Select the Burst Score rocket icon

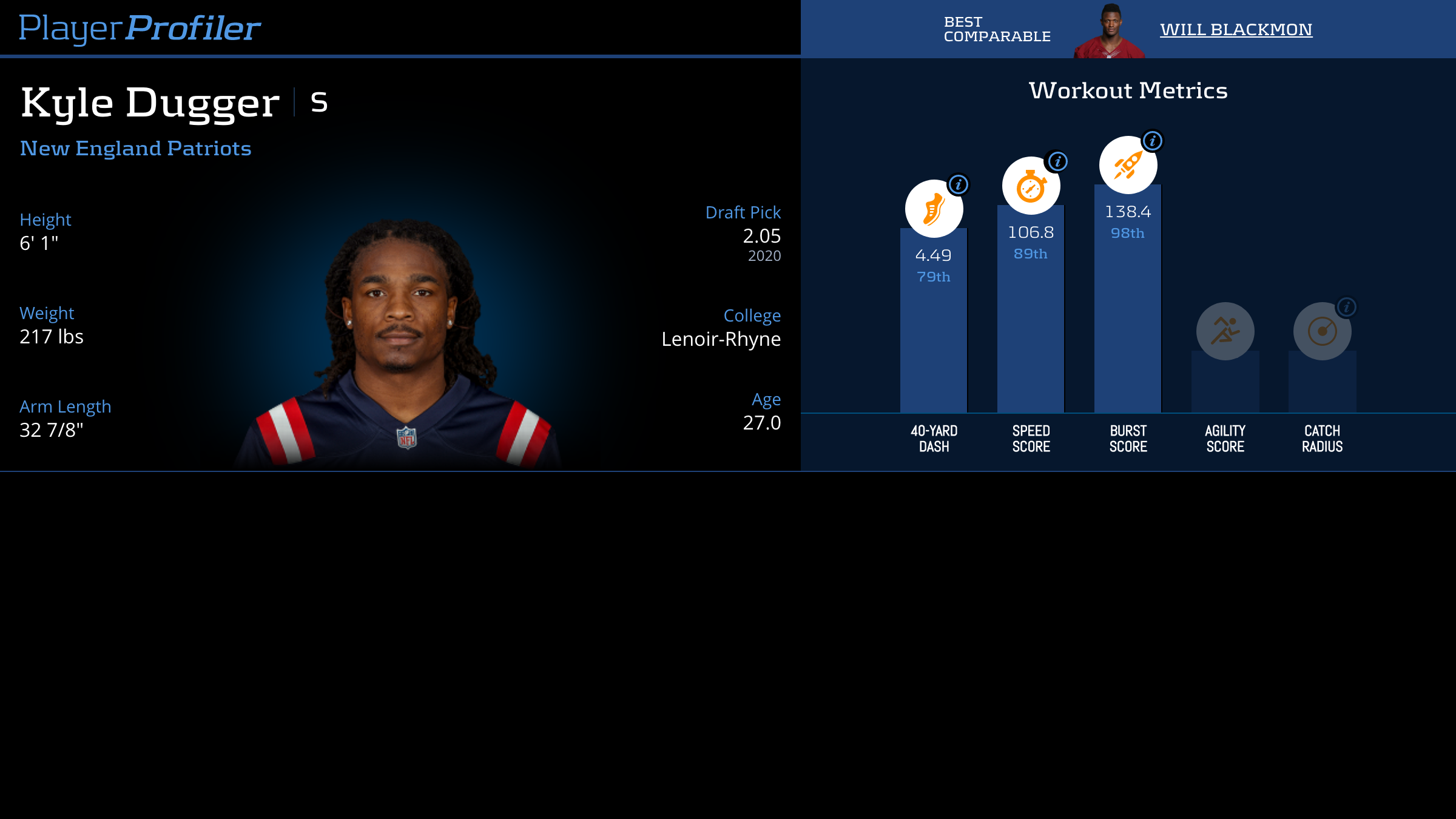[x=1128, y=166]
